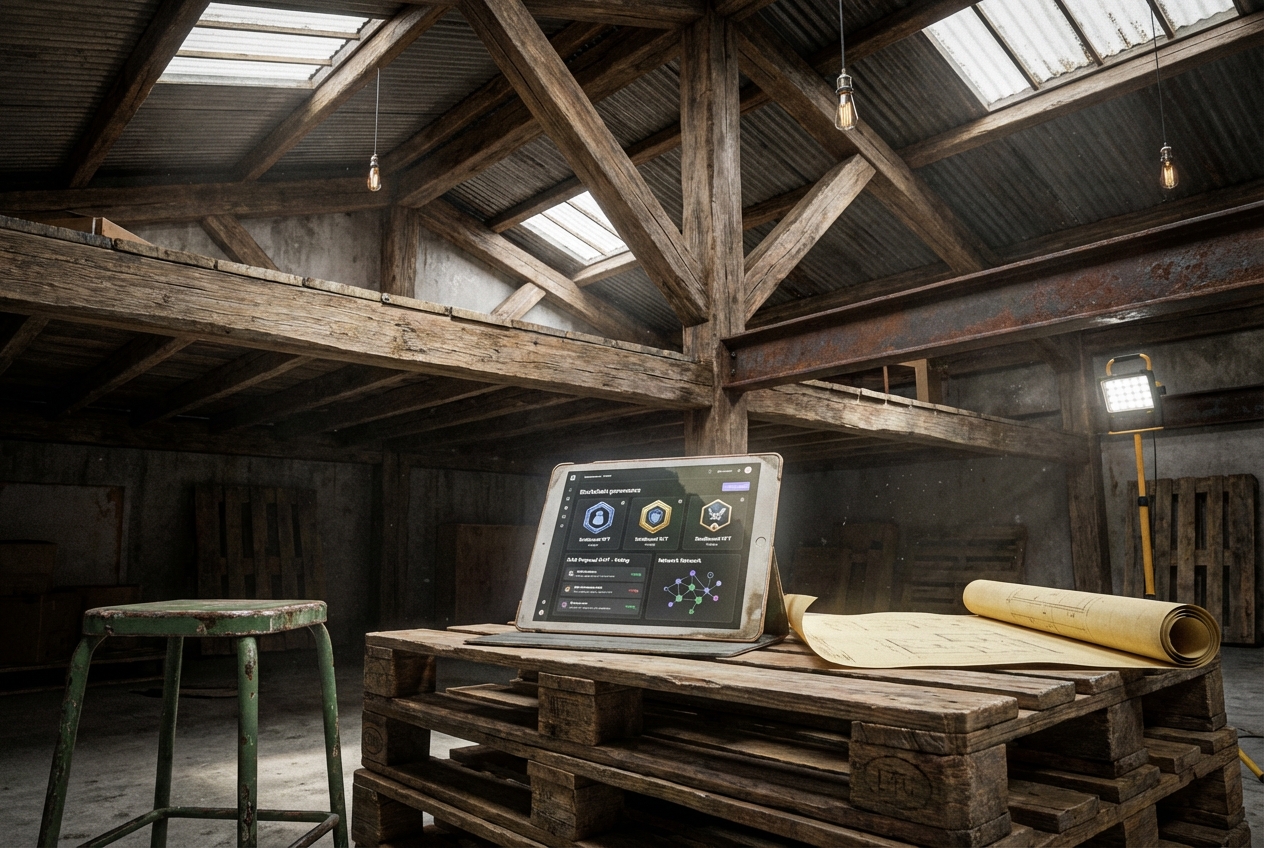Image resolution: width=1264 pixels, height=848 pixels.
Task: Open the network node graph panel
Action: point(691,591)
